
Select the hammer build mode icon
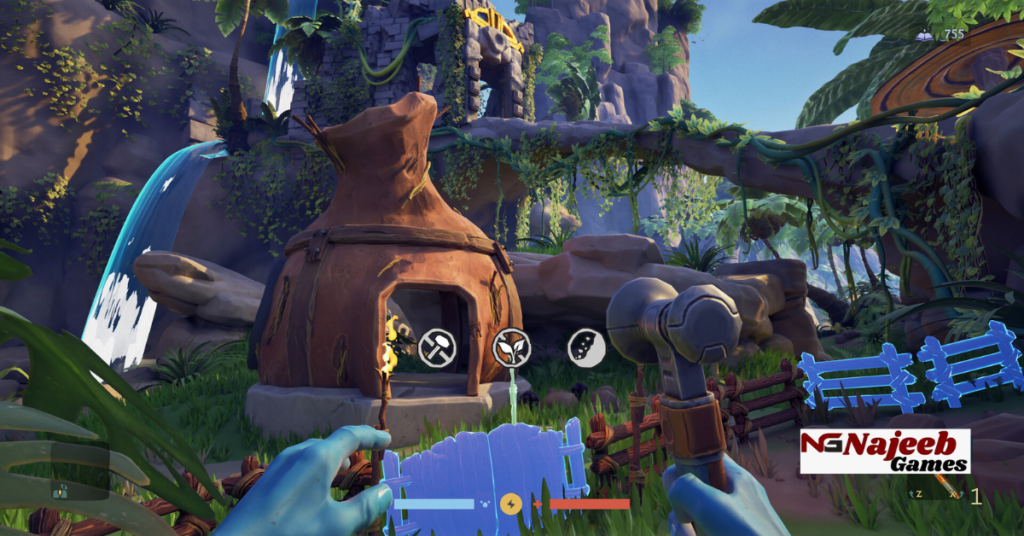(x=437, y=347)
